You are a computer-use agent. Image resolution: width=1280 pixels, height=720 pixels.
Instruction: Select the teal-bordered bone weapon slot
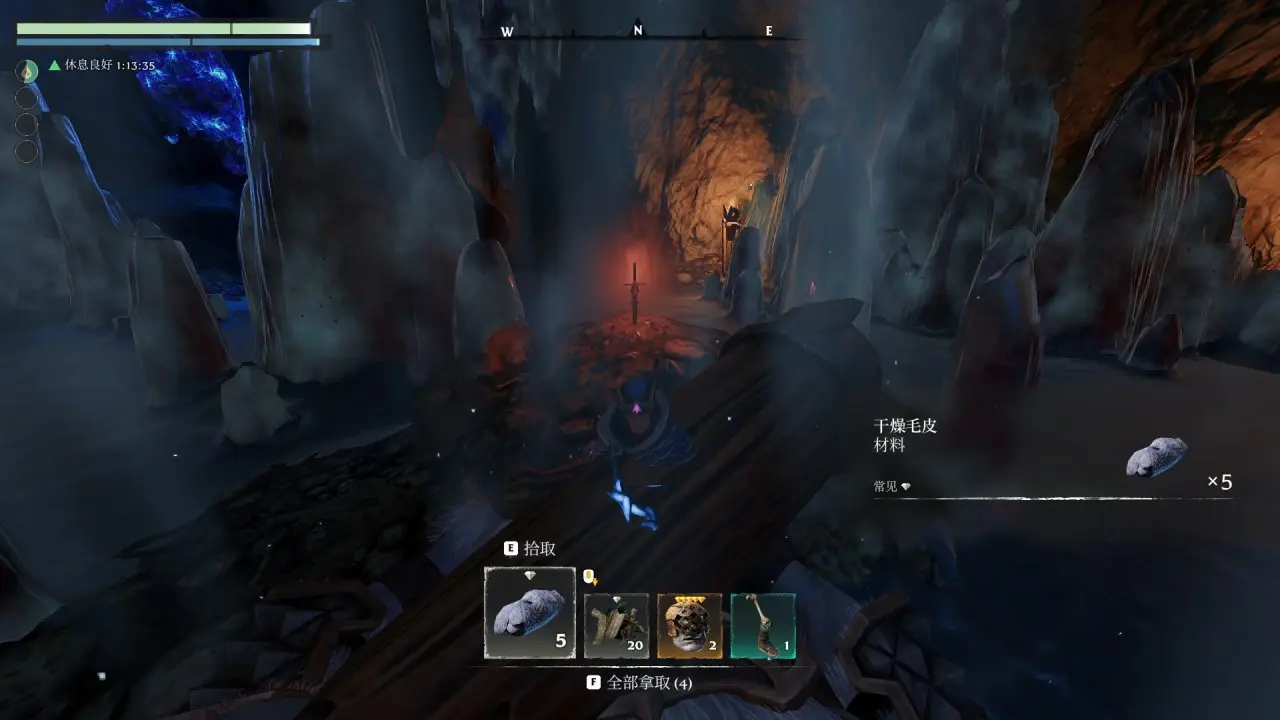(x=763, y=626)
